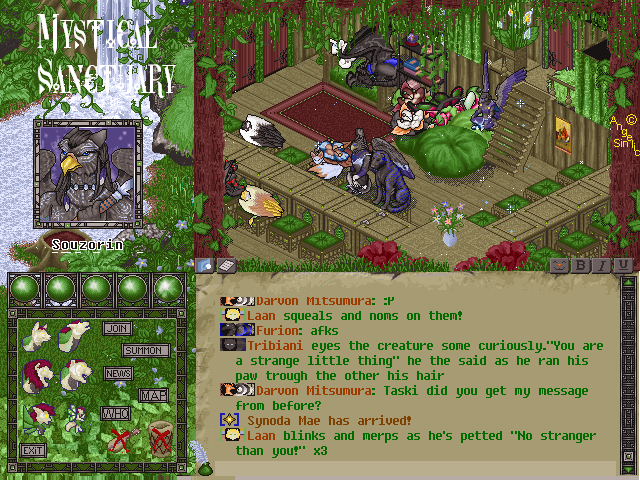Screen dimensions: 640x480
Task: Toggle the crossed-out flute music icon
Action: click(x=123, y=440)
